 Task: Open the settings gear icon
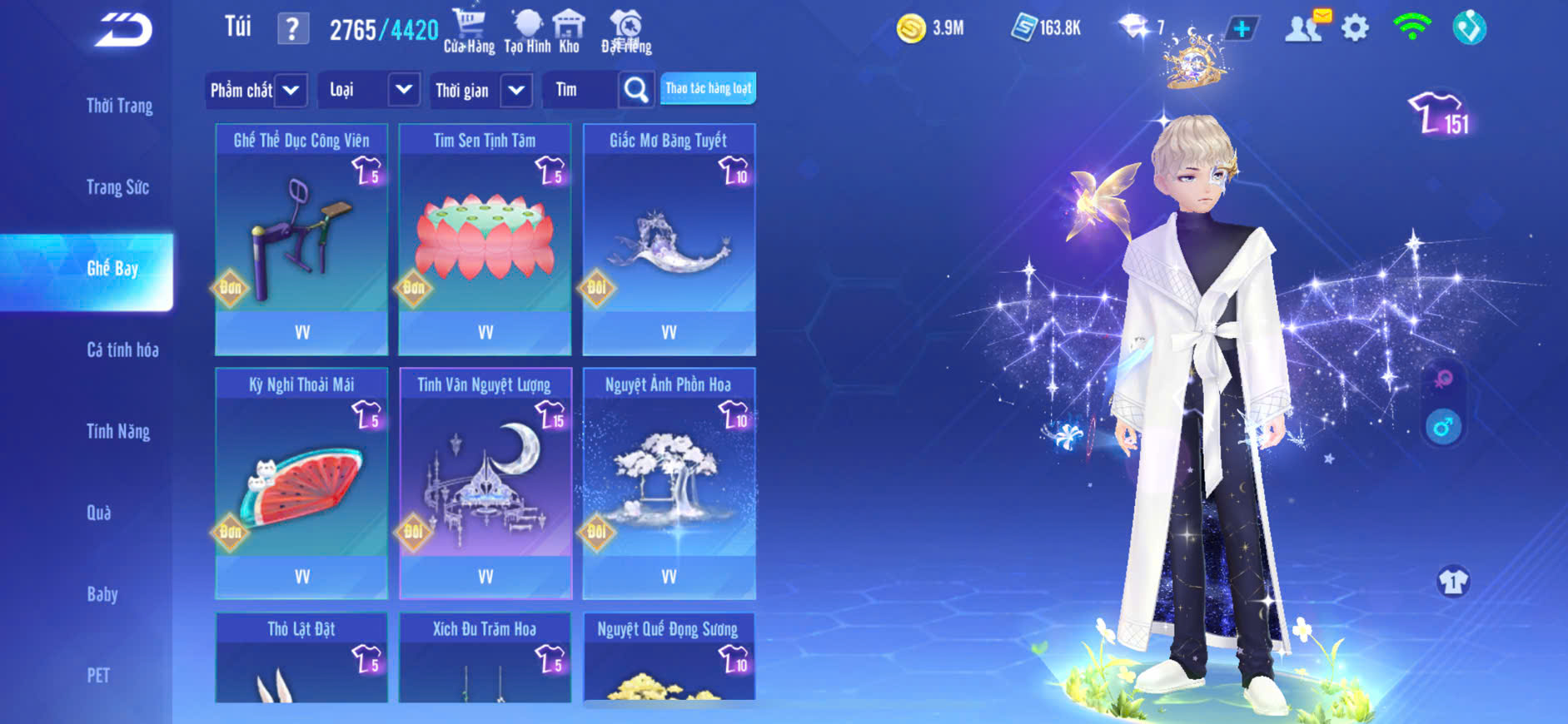click(x=1355, y=28)
